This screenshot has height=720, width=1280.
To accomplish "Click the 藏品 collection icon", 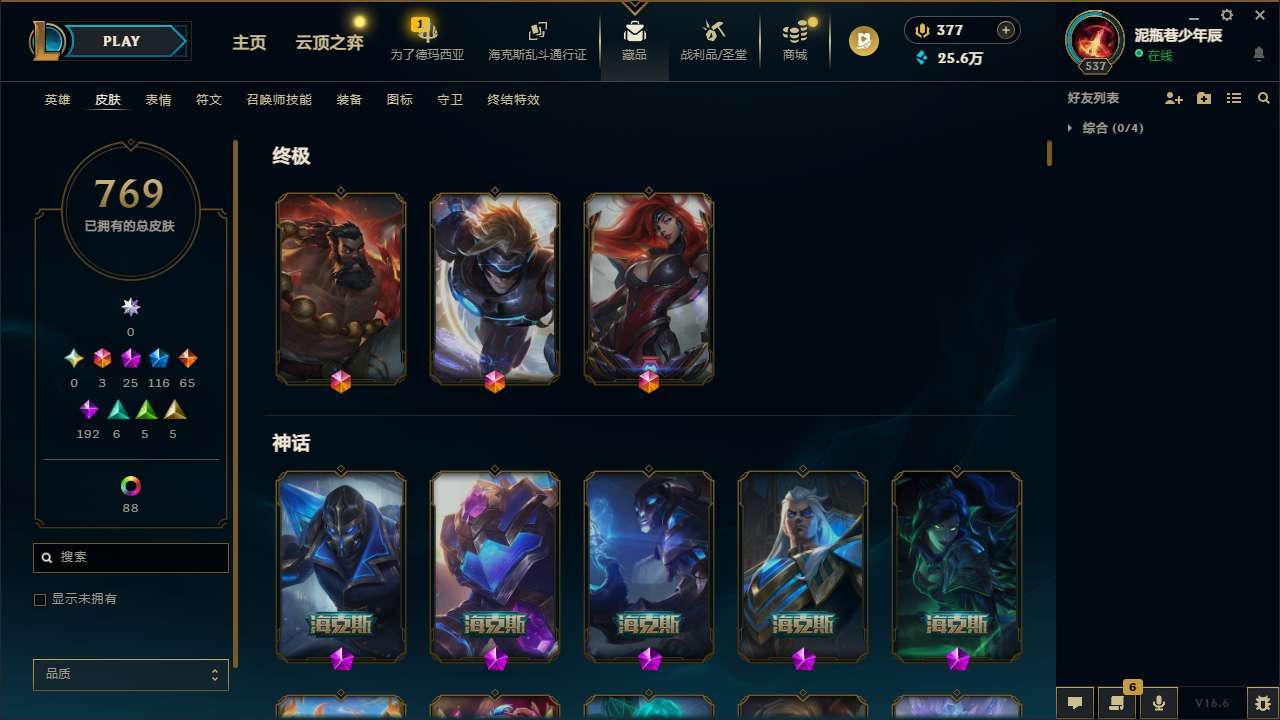I will [634, 41].
